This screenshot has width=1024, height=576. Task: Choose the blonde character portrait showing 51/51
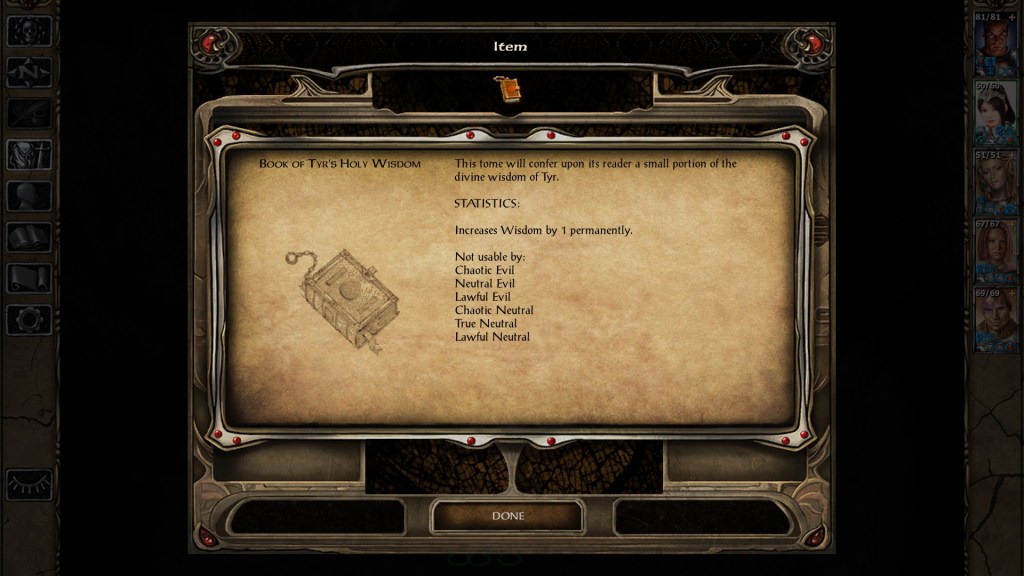pos(995,184)
